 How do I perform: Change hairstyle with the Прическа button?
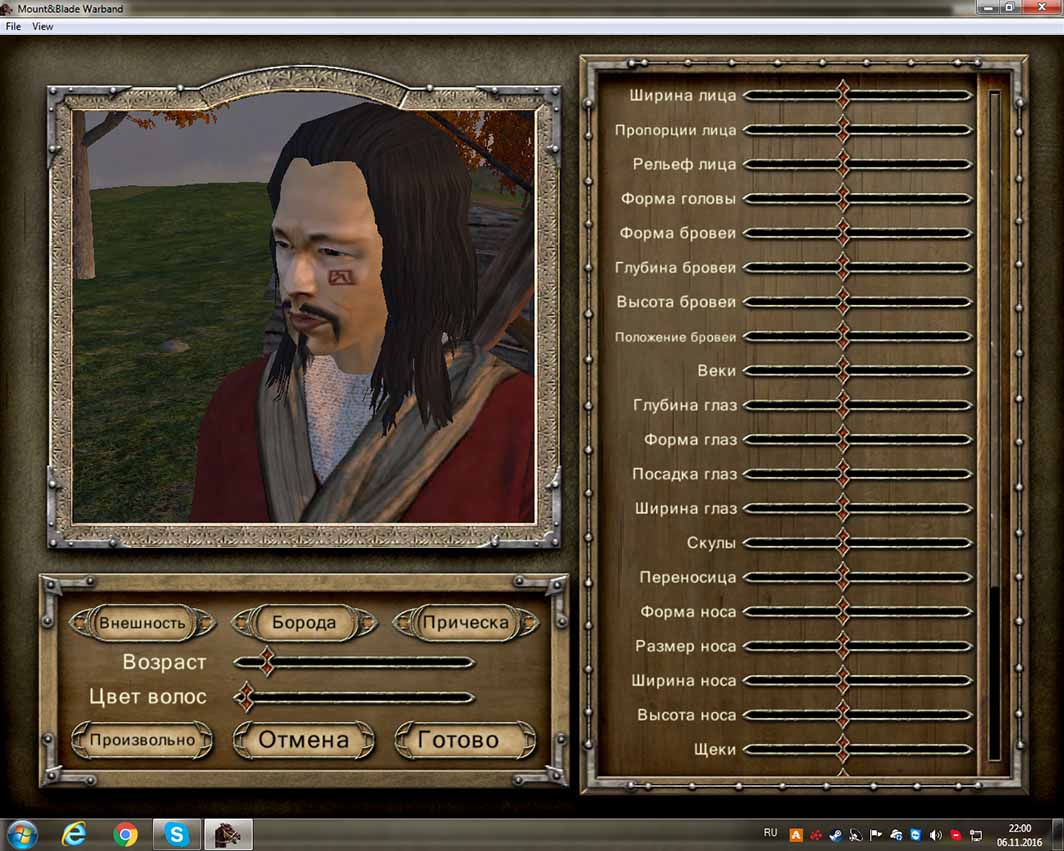pos(465,623)
